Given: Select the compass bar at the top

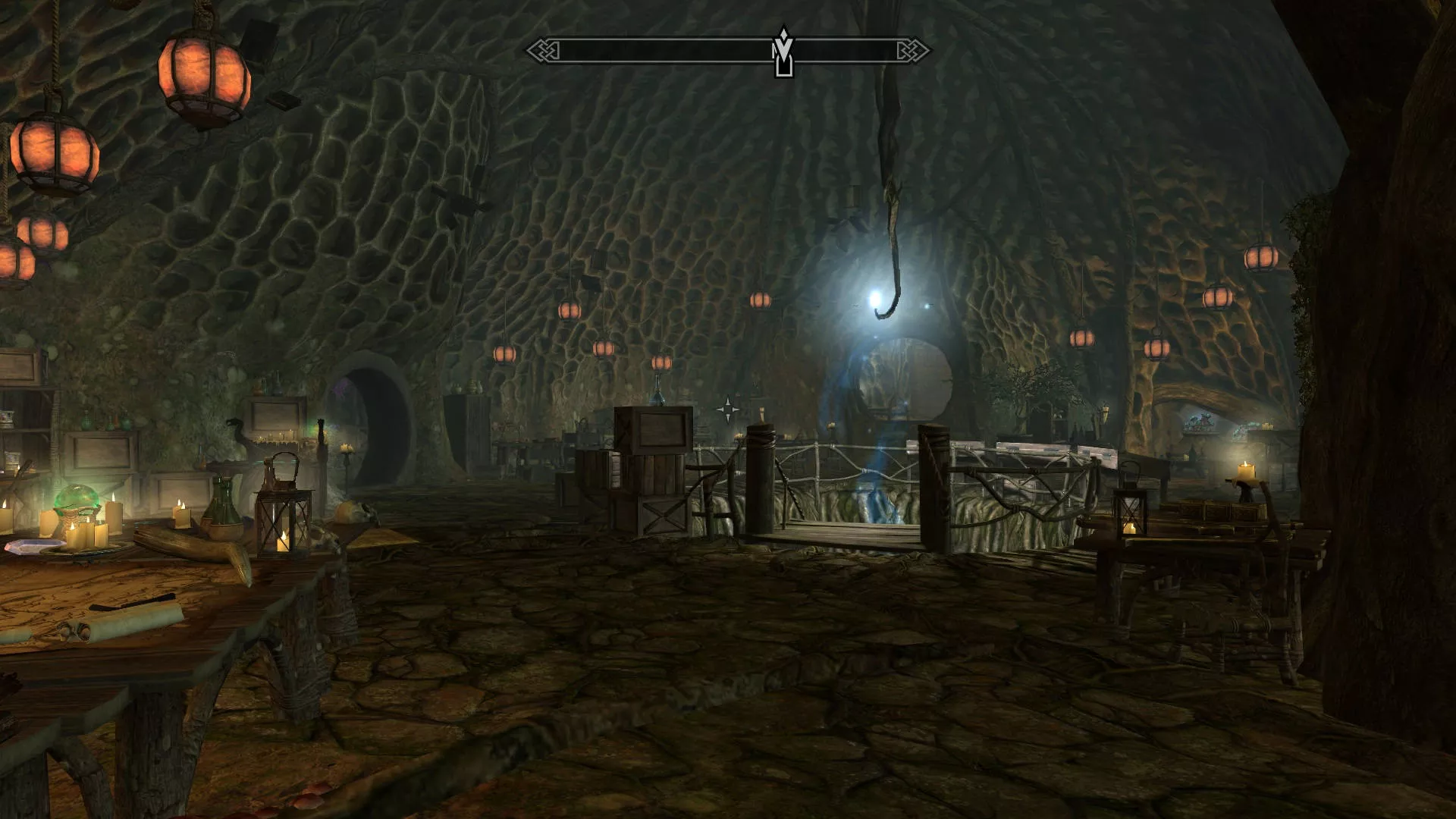Looking at the screenshot, I should (x=652, y=51).
